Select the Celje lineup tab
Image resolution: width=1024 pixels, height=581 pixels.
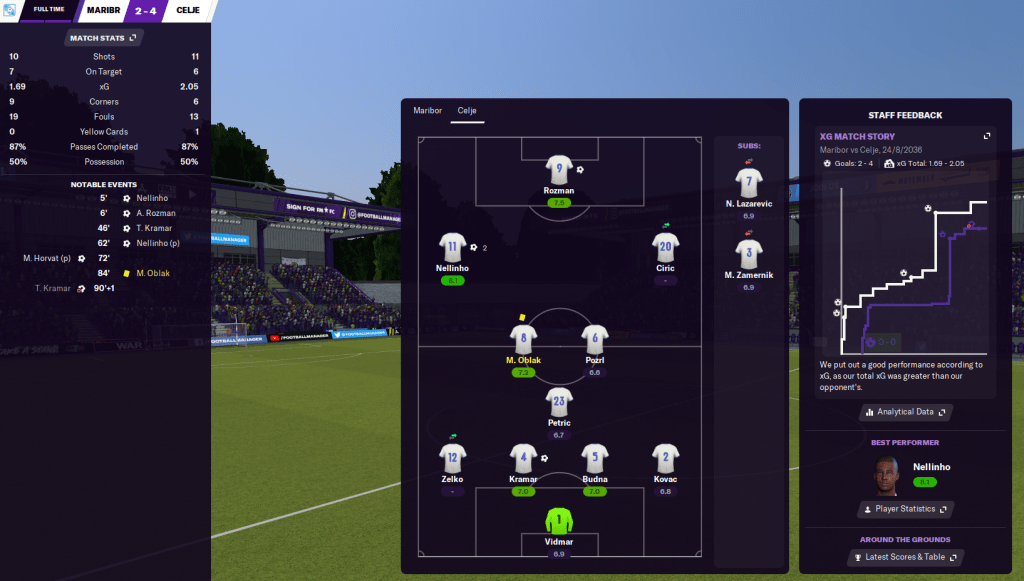[467, 111]
